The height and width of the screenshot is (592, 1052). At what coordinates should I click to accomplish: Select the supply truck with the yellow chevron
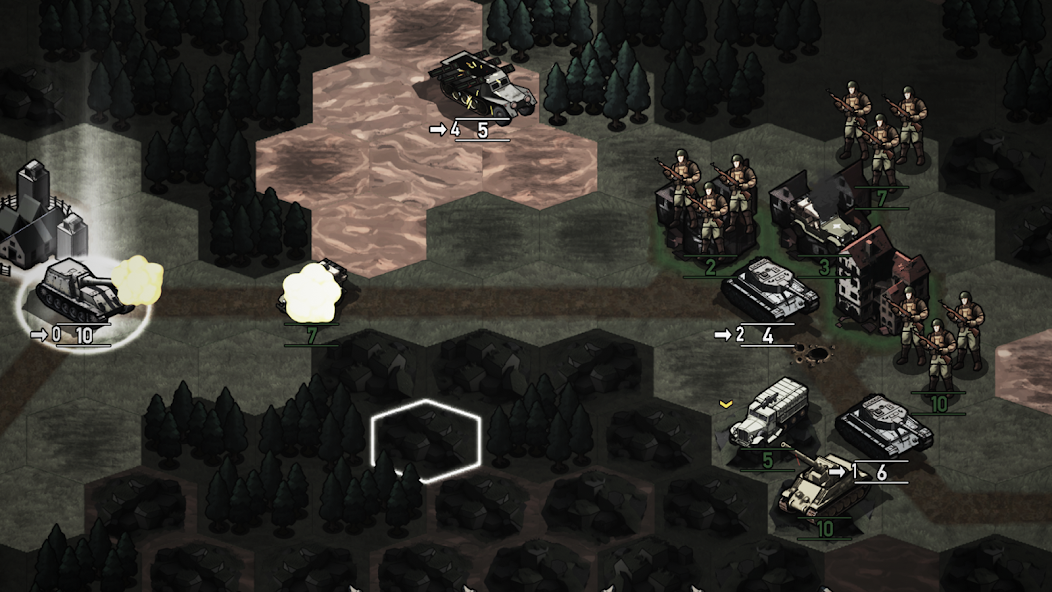tap(769, 417)
